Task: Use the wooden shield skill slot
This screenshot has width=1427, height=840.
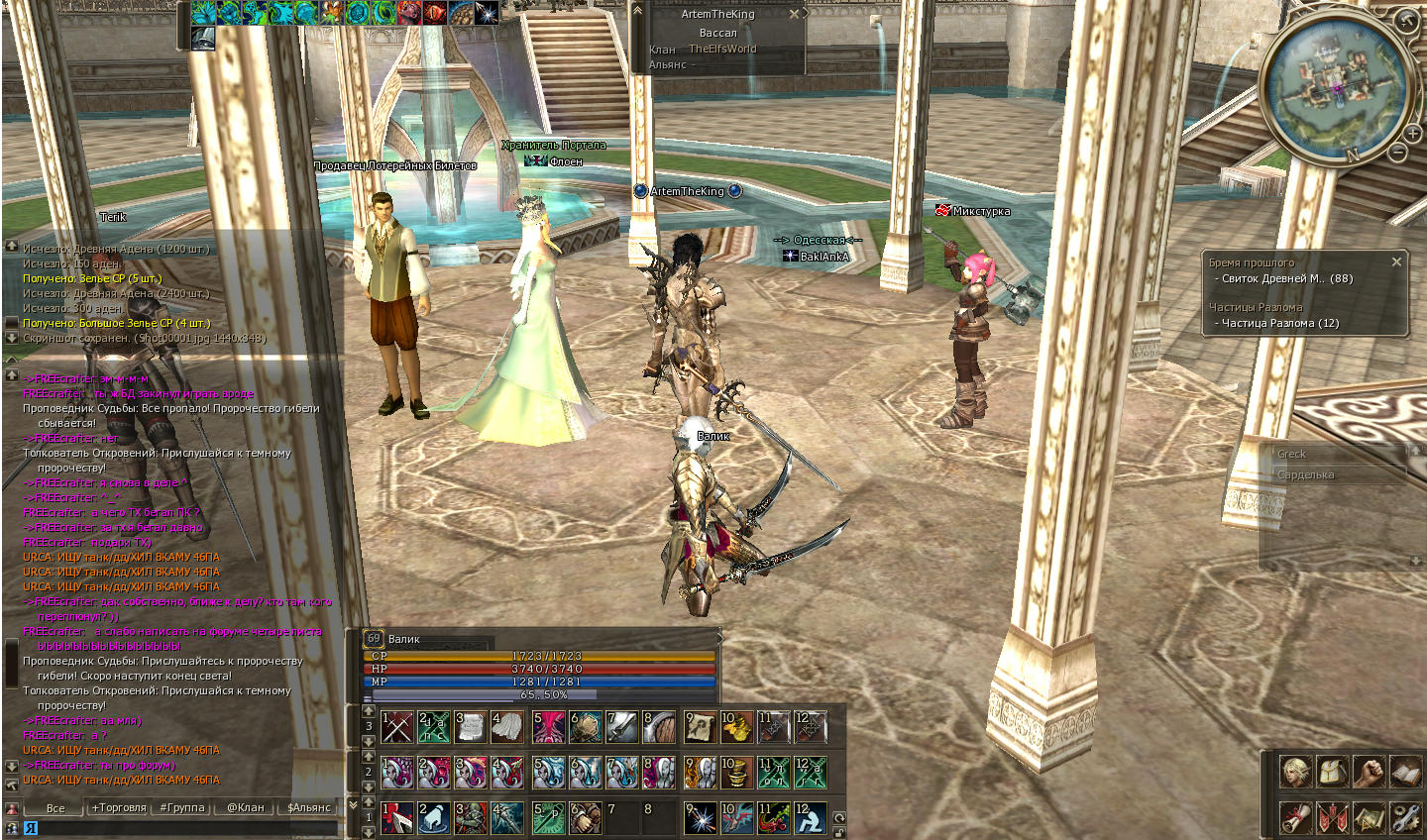Action: coord(659,727)
